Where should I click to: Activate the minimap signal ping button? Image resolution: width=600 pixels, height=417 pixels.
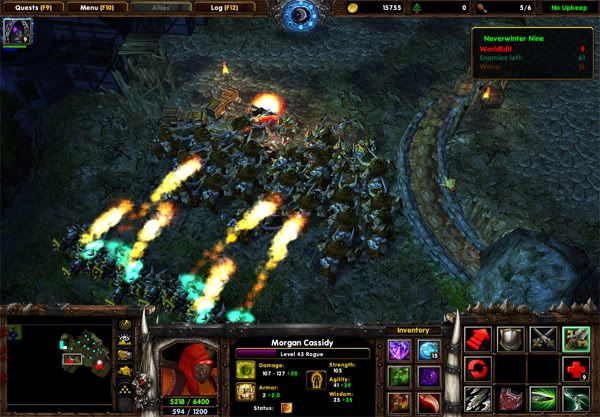(x=125, y=326)
